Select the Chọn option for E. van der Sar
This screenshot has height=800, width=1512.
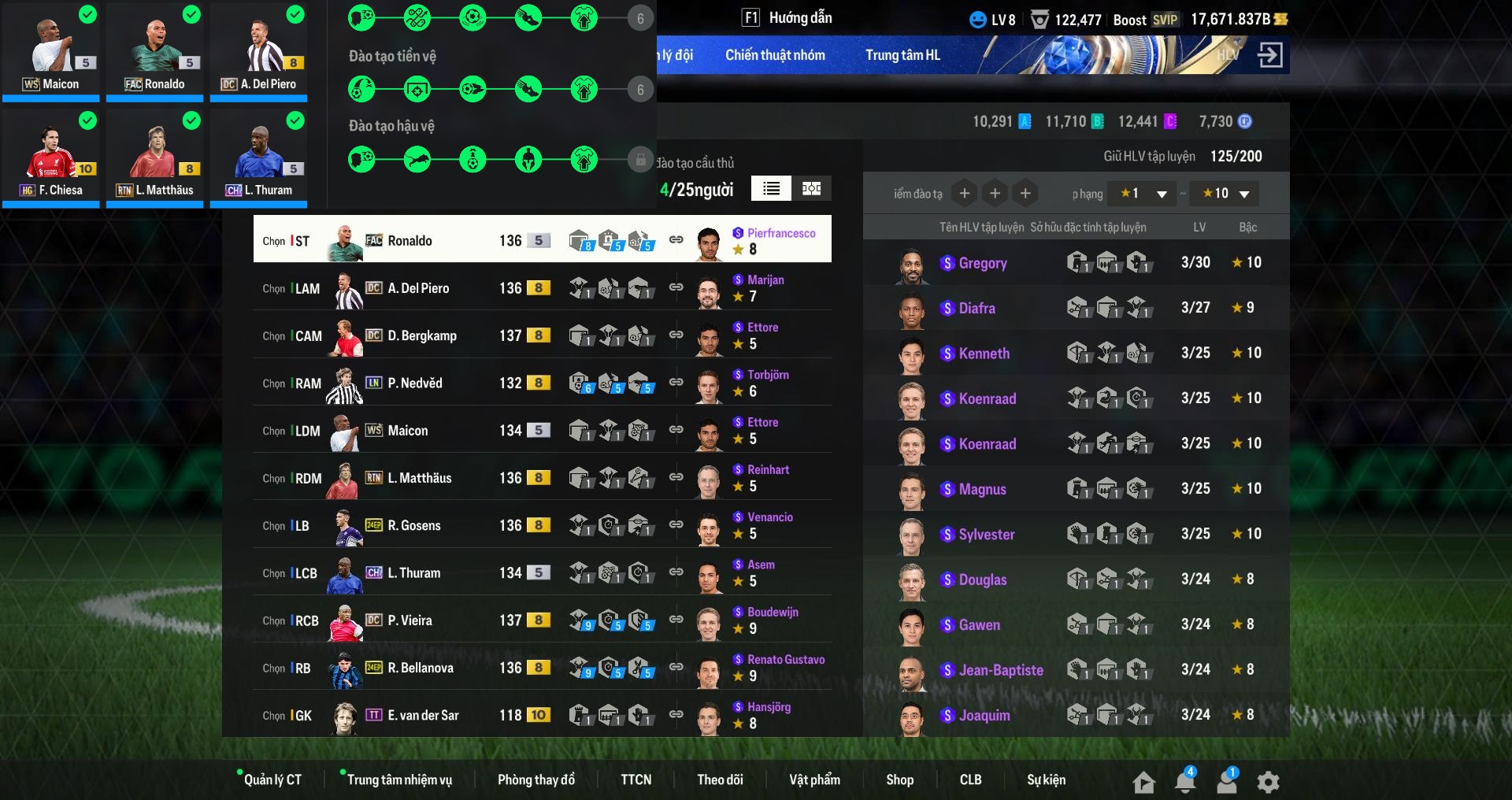[x=273, y=715]
